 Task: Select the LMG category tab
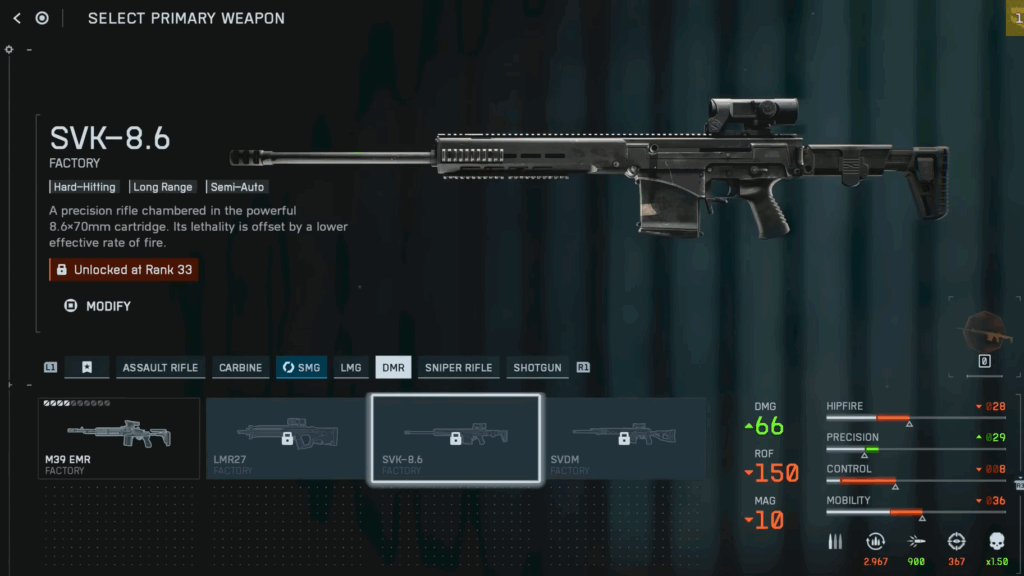[350, 368]
